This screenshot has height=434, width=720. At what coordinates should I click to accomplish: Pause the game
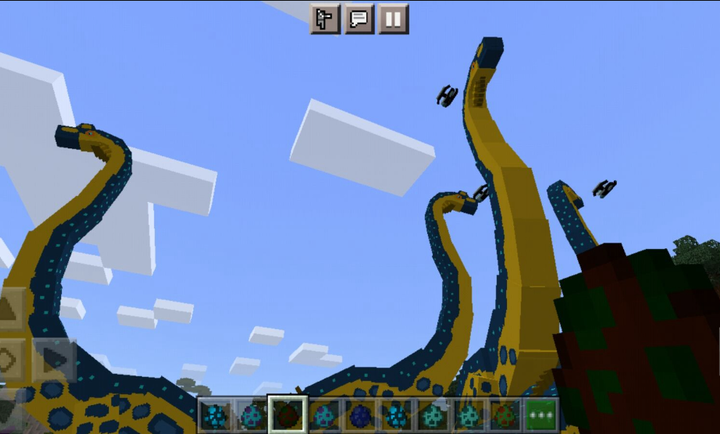click(x=394, y=18)
